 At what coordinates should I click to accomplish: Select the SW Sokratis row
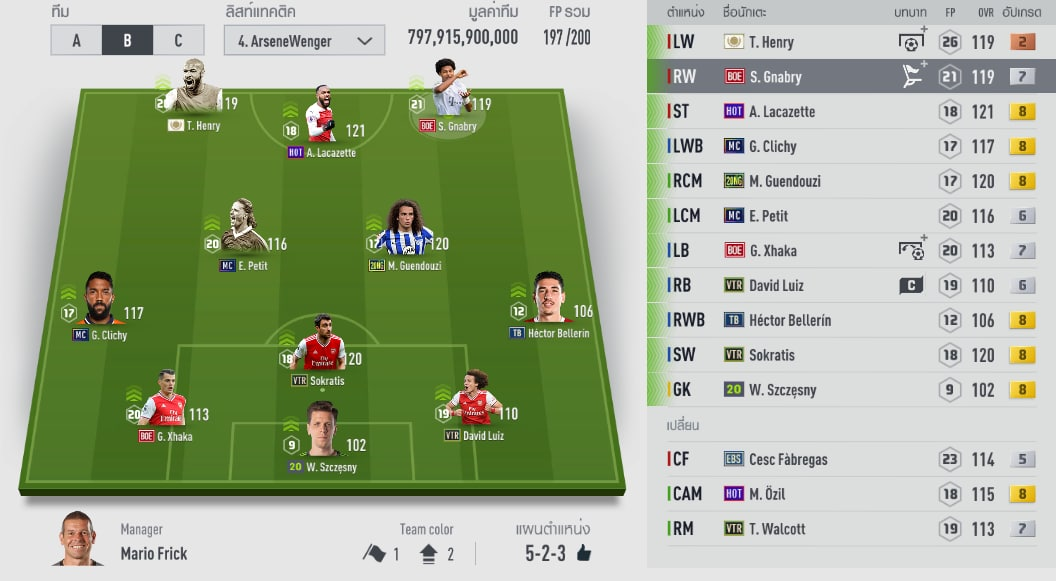pos(851,355)
